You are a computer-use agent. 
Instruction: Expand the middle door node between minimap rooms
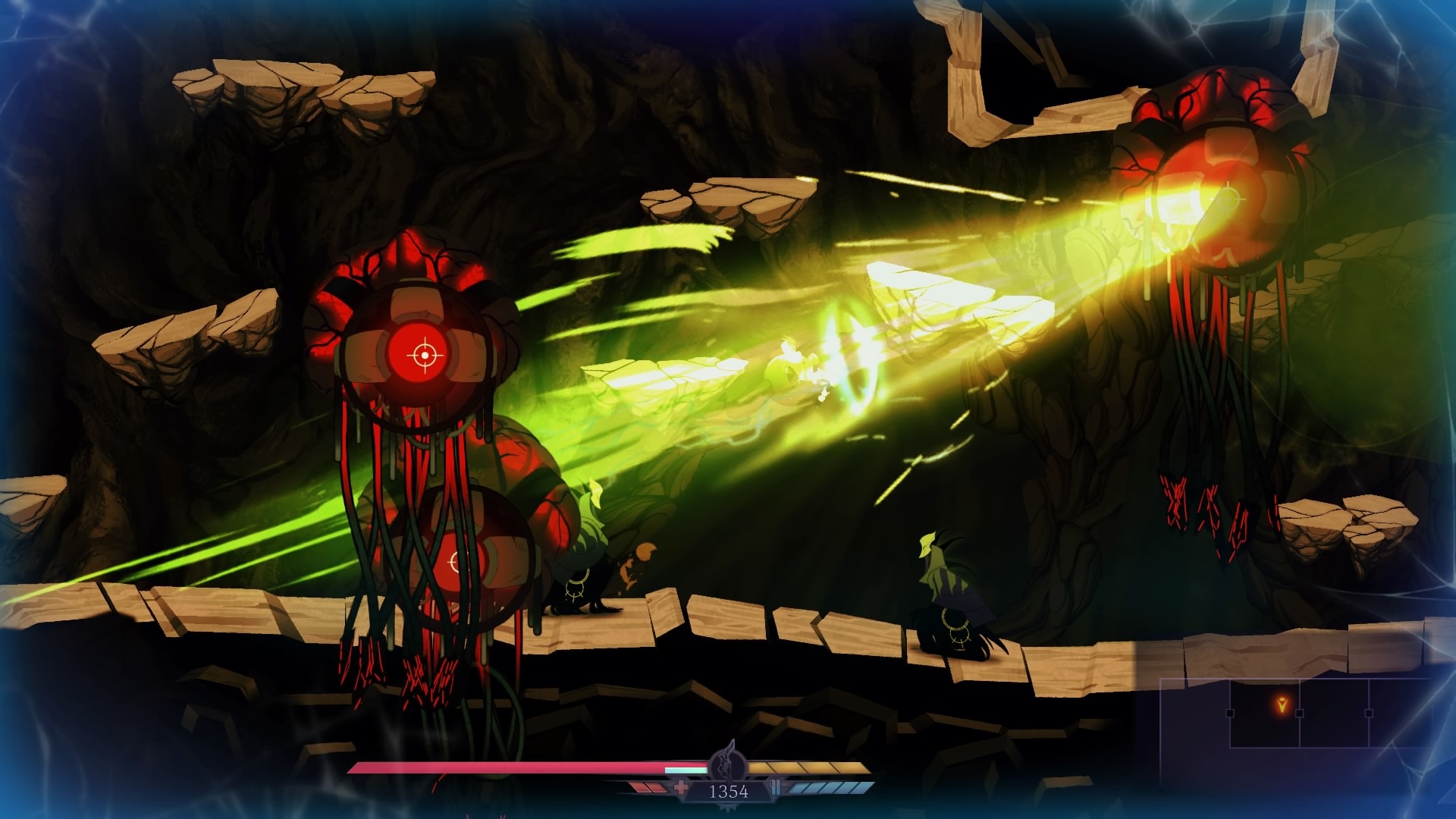[1300, 714]
